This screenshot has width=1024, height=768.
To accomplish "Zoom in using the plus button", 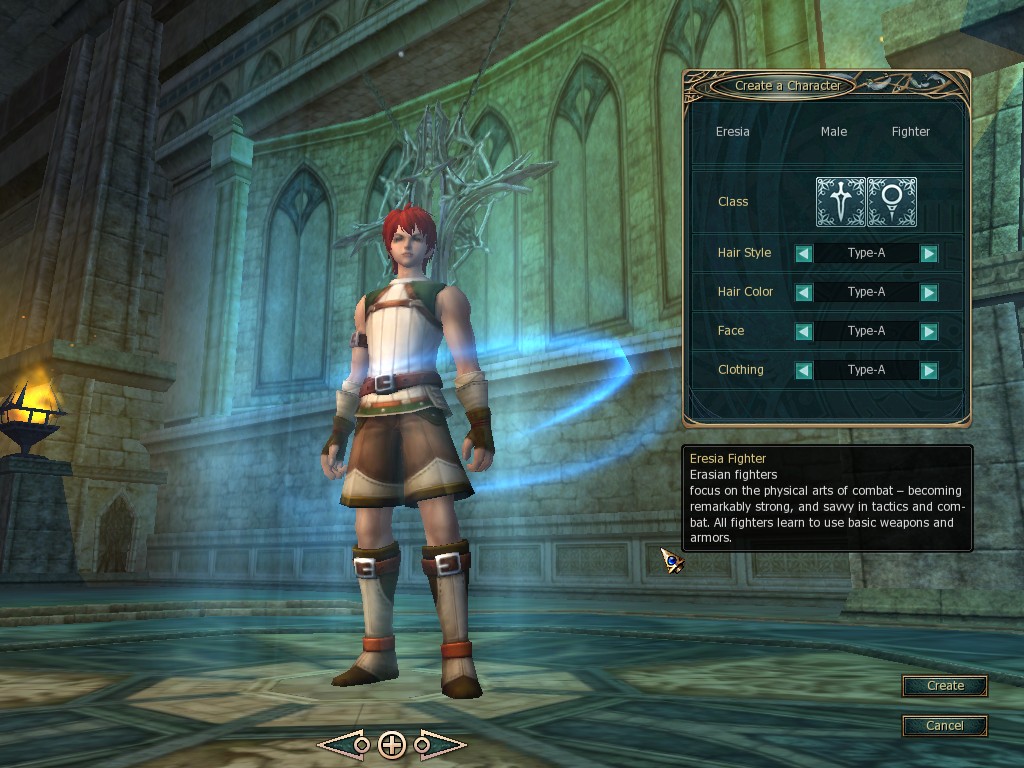I will (x=392, y=745).
